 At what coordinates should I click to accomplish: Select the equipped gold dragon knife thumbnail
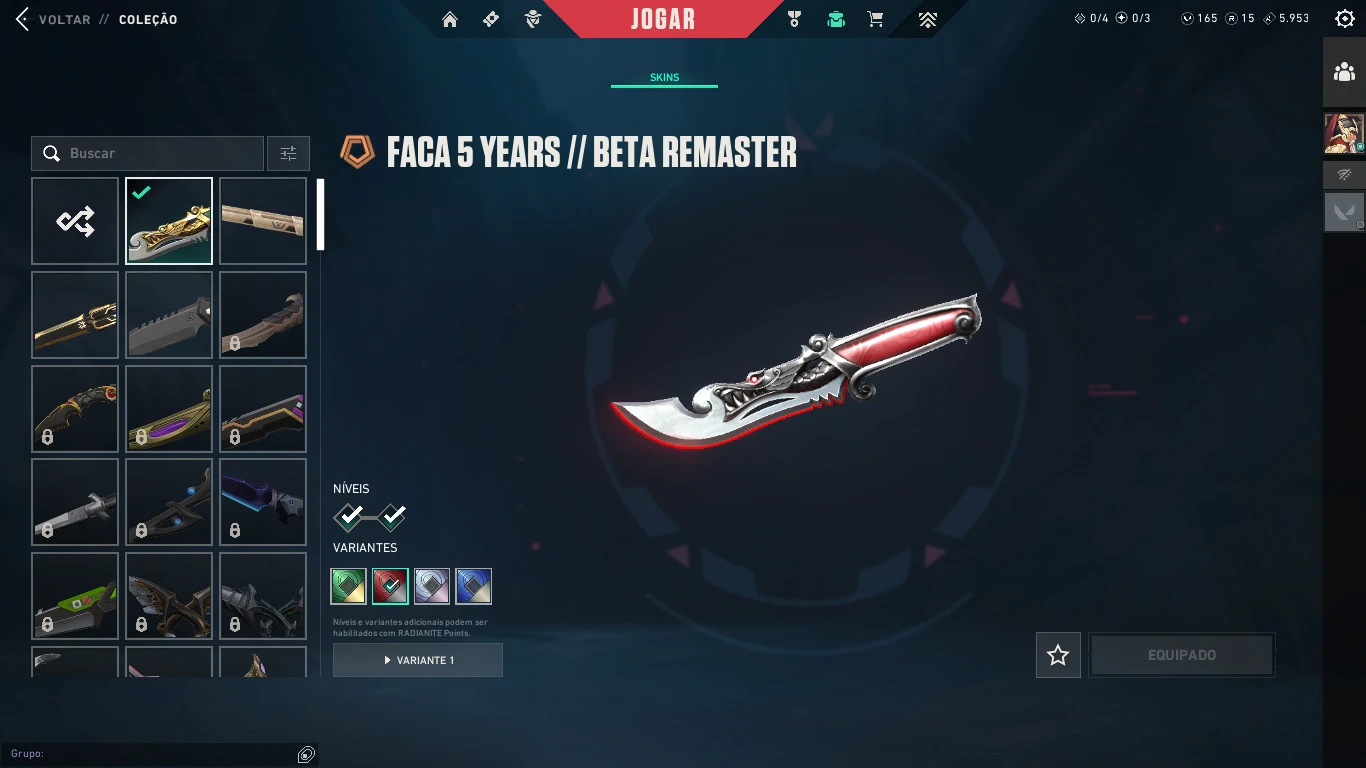click(x=169, y=221)
